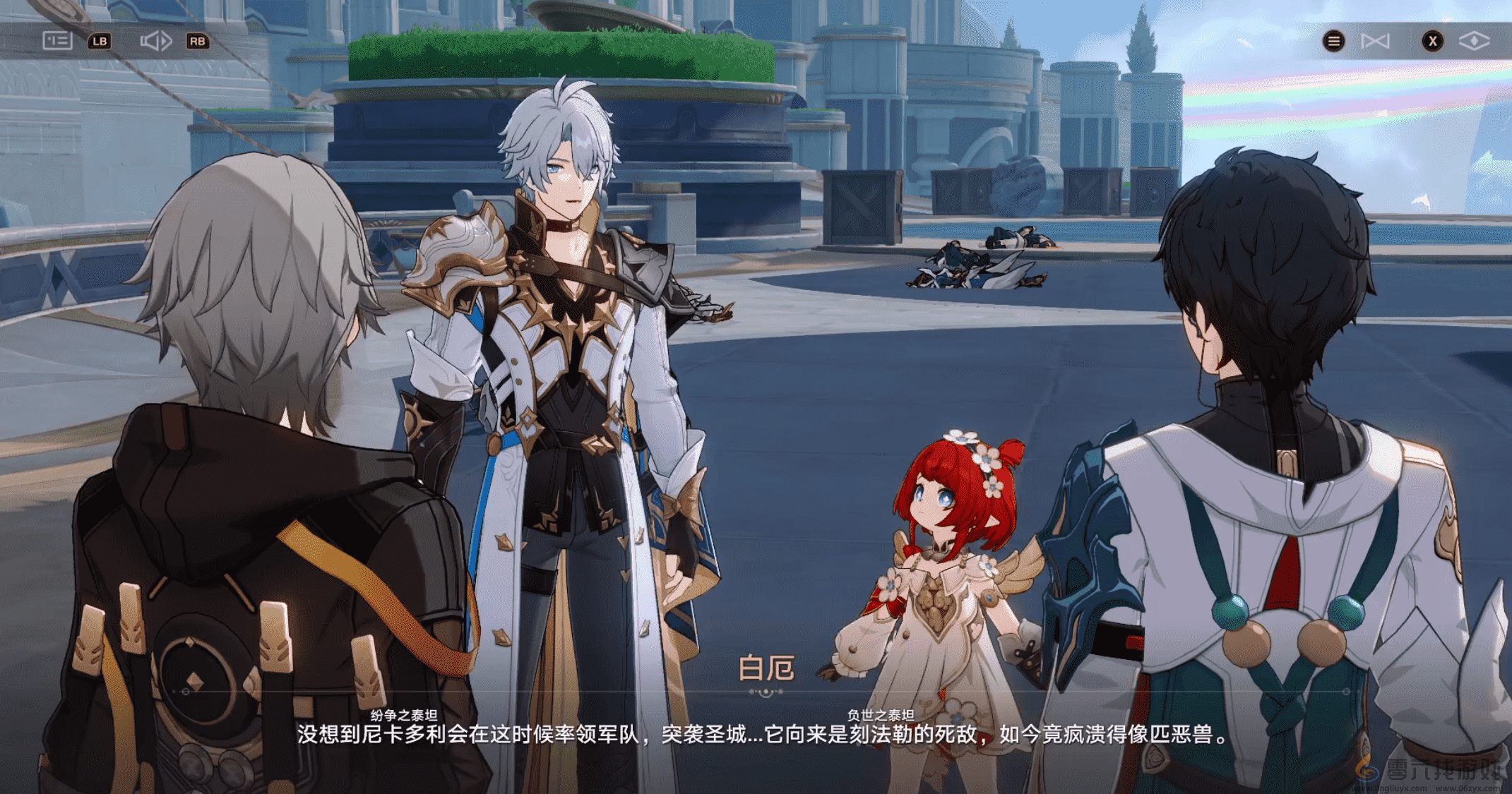Click the RB shoulder button prompt

pos(198,42)
